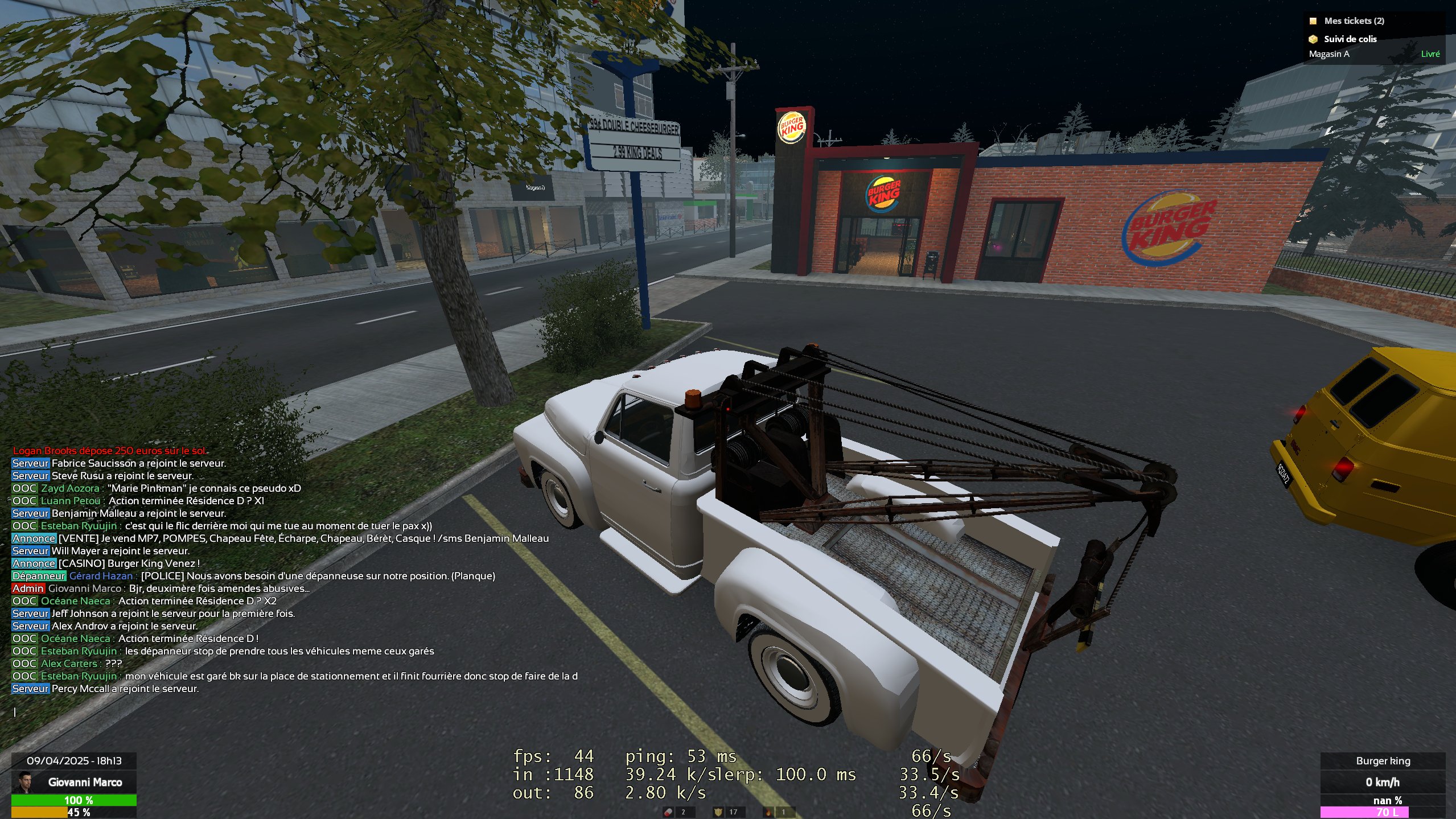Open the Mes tickets (2) panel
The image size is (1456, 819).
tap(1354, 21)
